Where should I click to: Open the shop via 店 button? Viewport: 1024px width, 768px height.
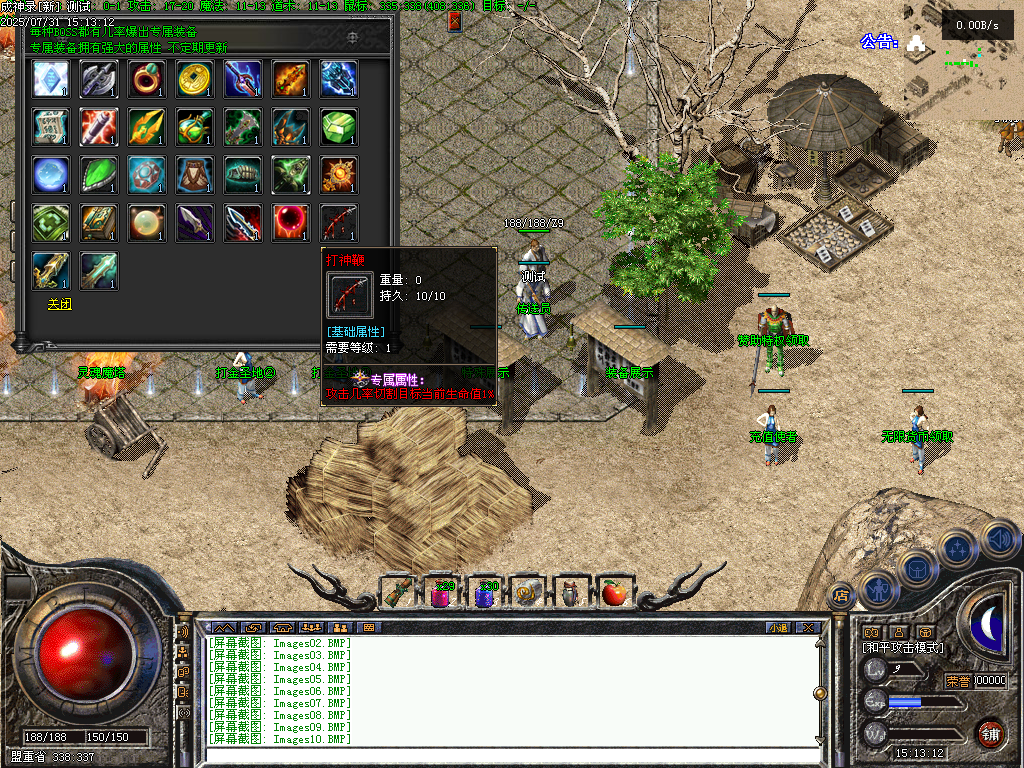[x=841, y=596]
